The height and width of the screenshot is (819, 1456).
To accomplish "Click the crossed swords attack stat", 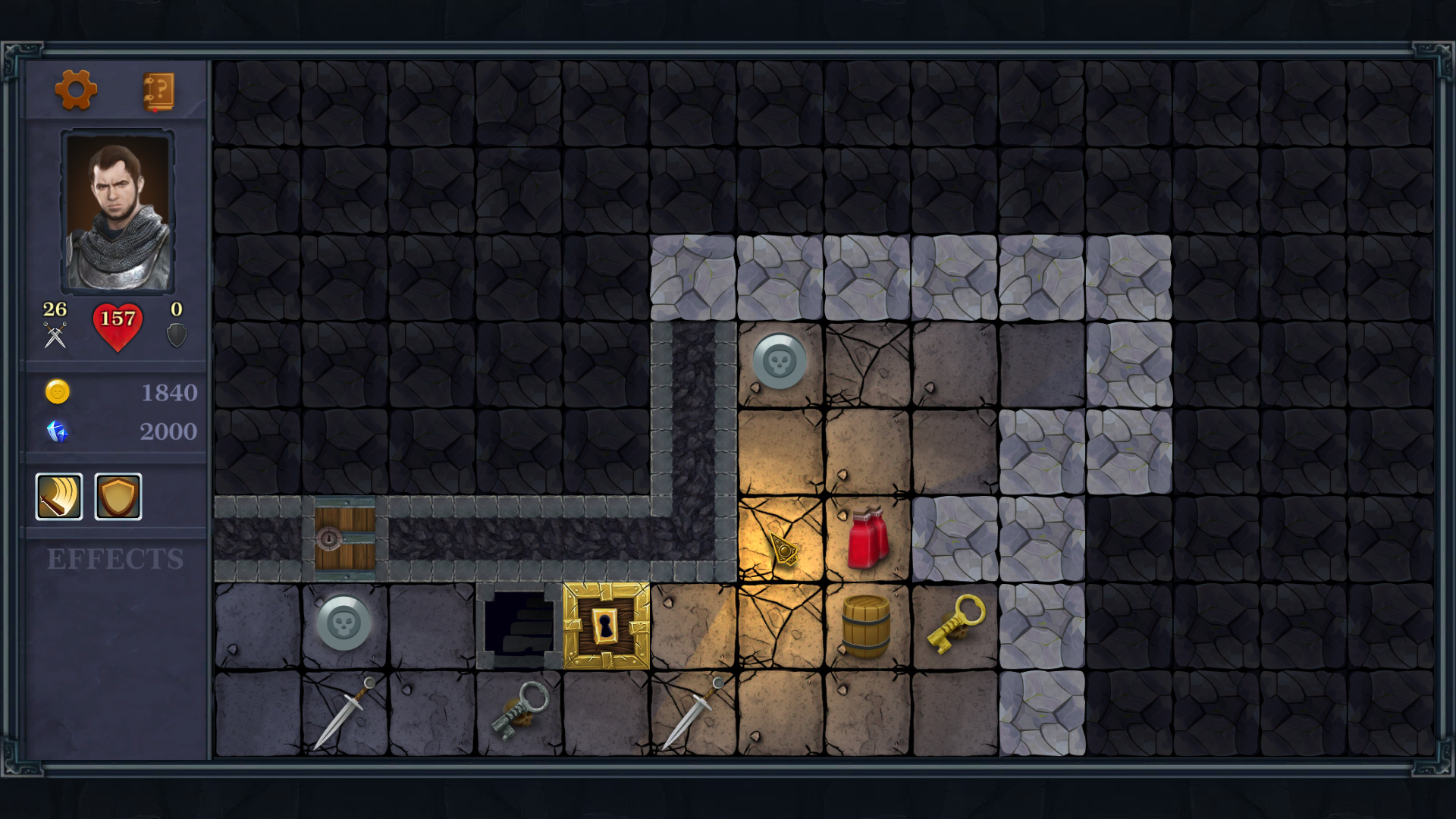I will click(x=53, y=334).
